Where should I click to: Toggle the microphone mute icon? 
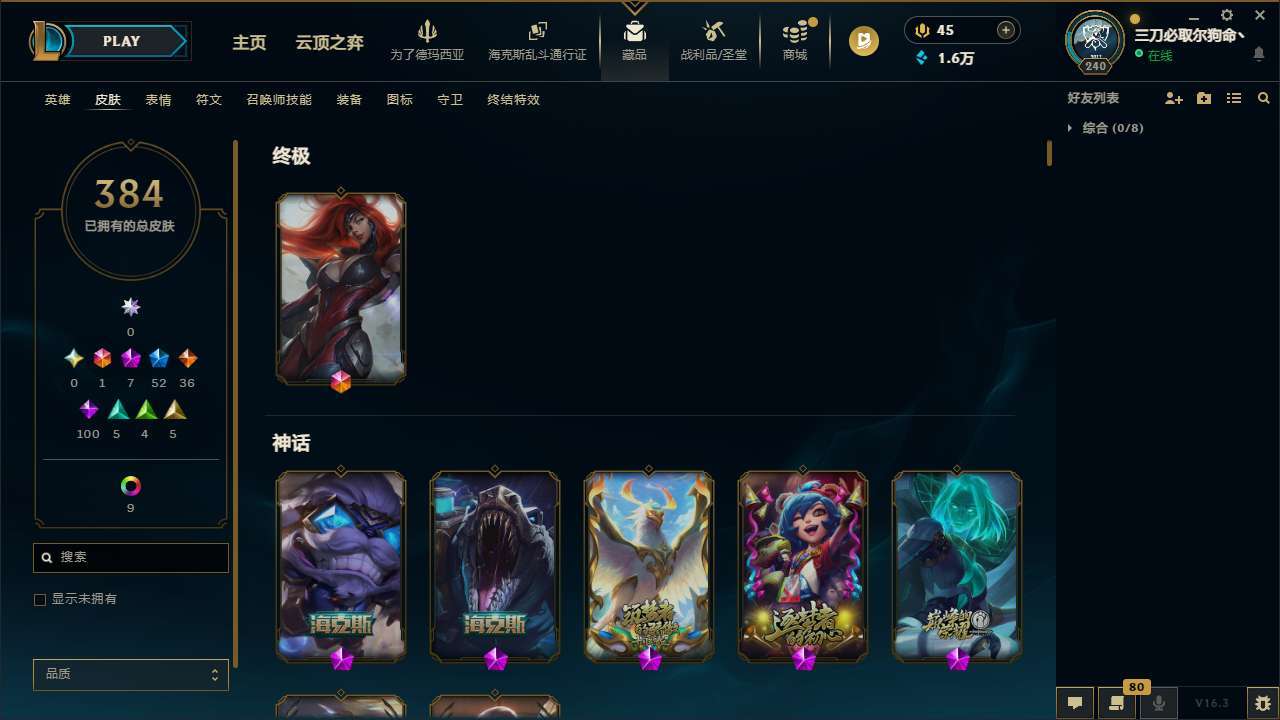click(x=1158, y=702)
